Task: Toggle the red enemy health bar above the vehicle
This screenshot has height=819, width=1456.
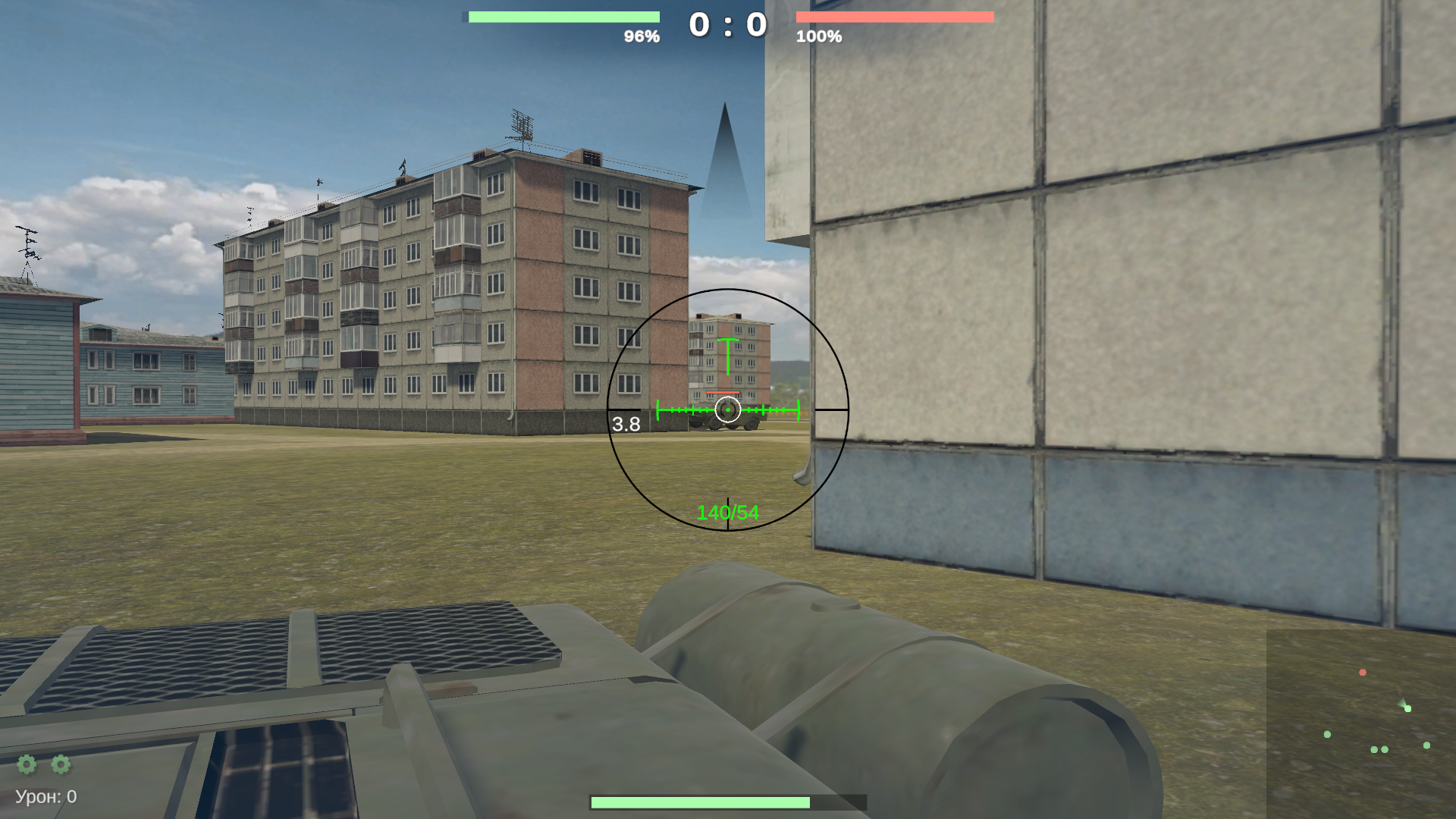Action: (x=723, y=393)
